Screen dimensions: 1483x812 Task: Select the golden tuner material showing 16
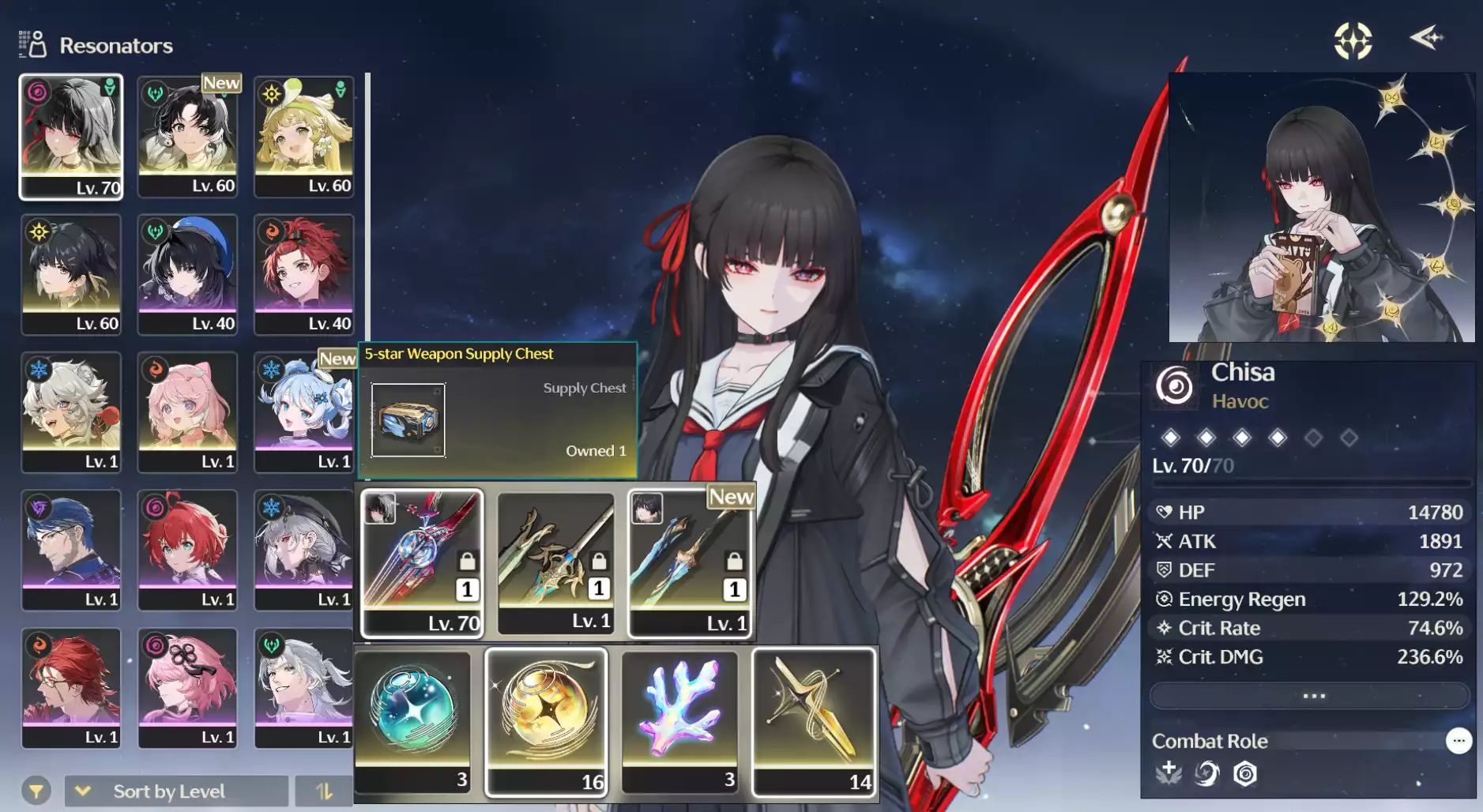click(547, 715)
